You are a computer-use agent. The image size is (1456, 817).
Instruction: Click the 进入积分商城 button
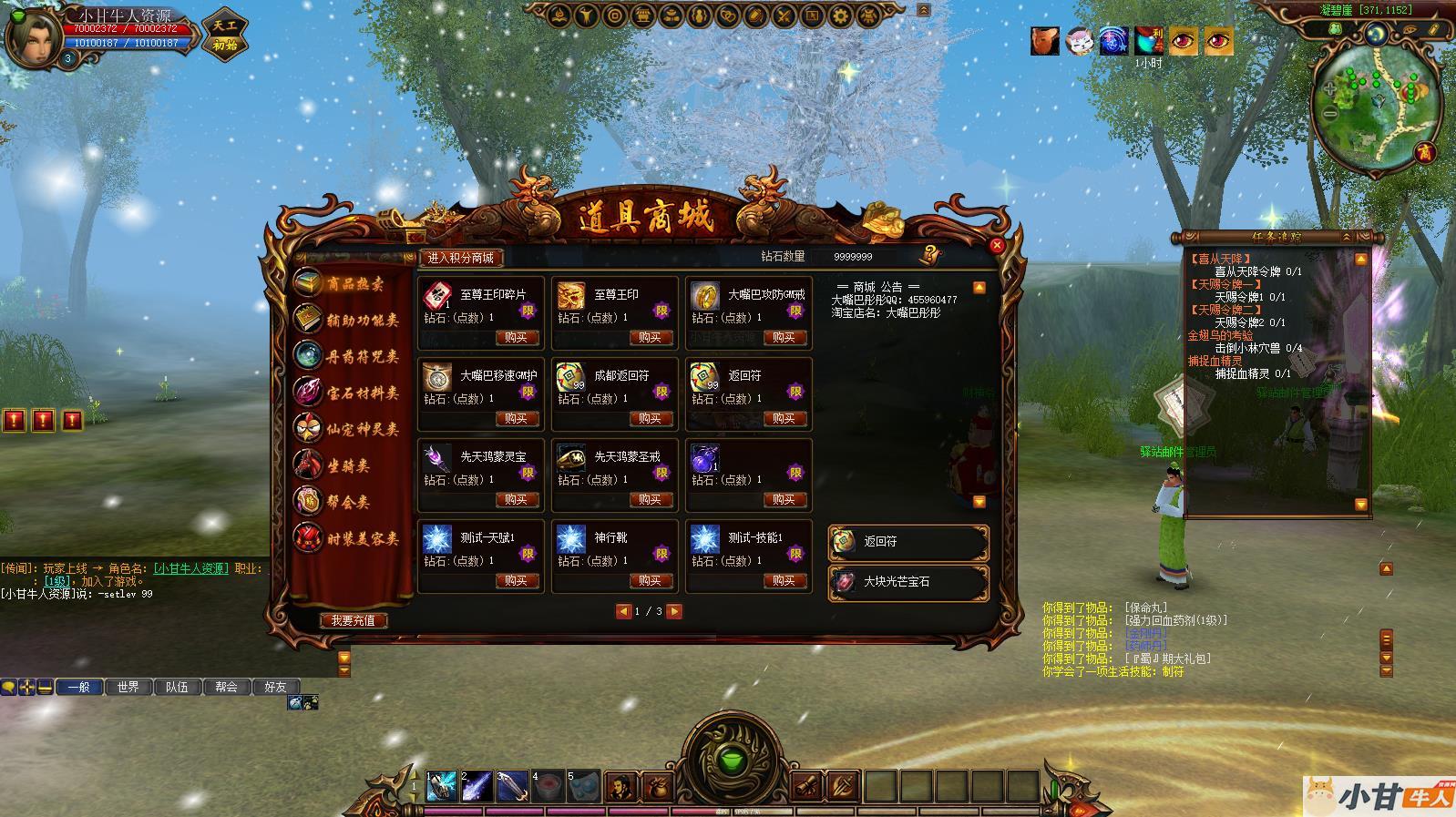coord(461,258)
